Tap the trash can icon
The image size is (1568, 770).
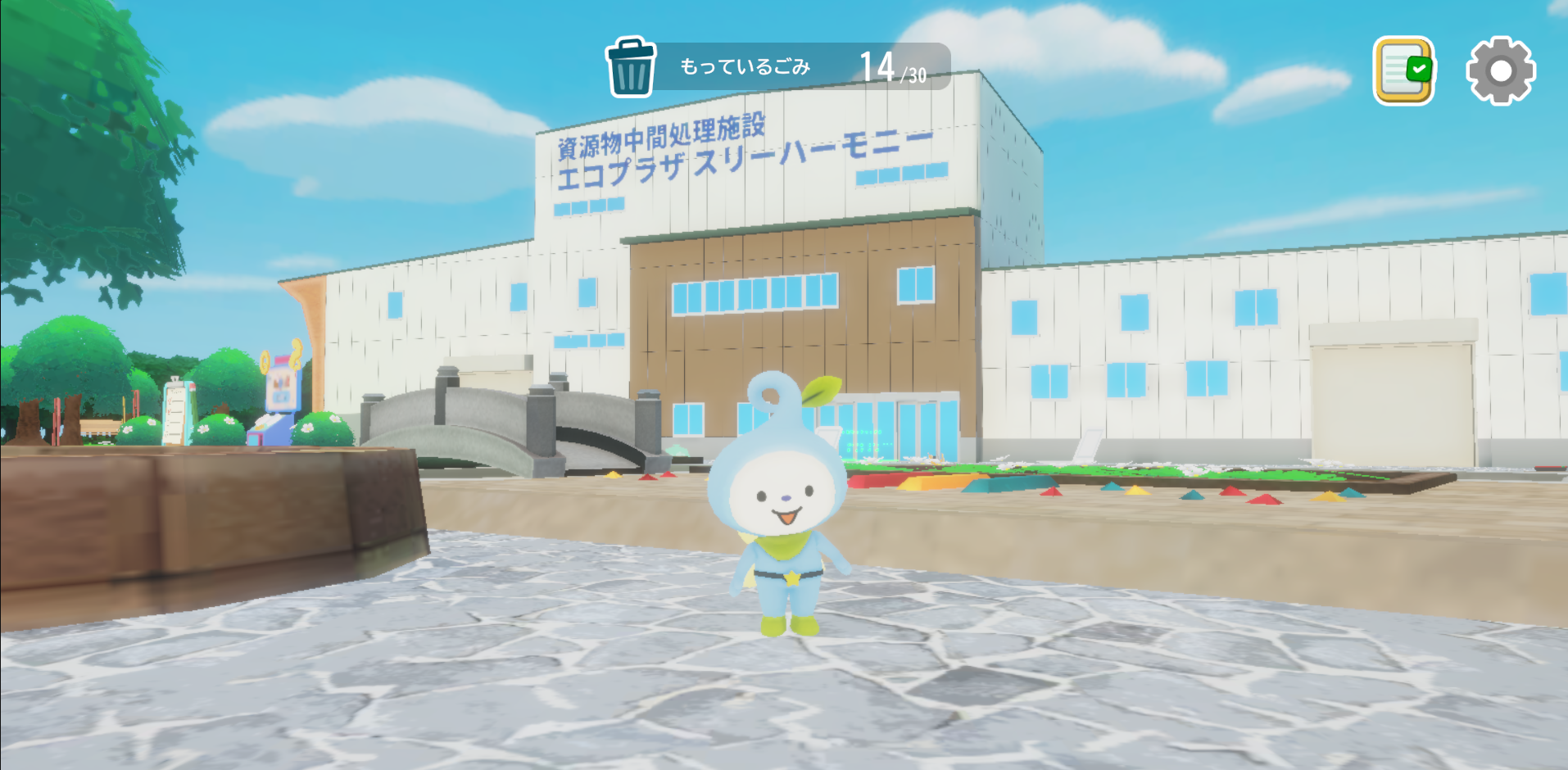(631, 68)
